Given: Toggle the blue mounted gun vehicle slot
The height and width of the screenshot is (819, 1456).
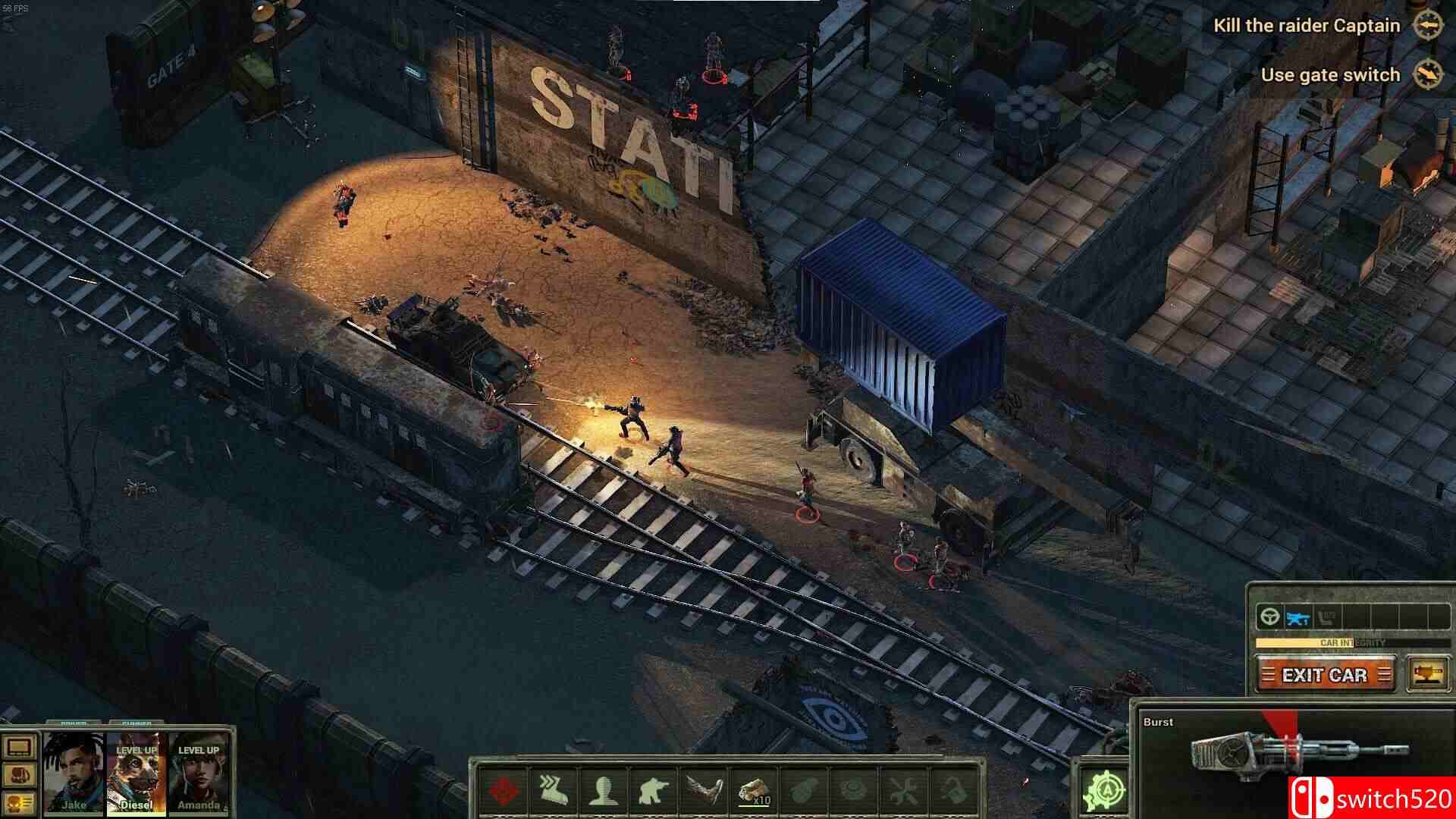Looking at the screenshot, I should [x=1298, y=617].
